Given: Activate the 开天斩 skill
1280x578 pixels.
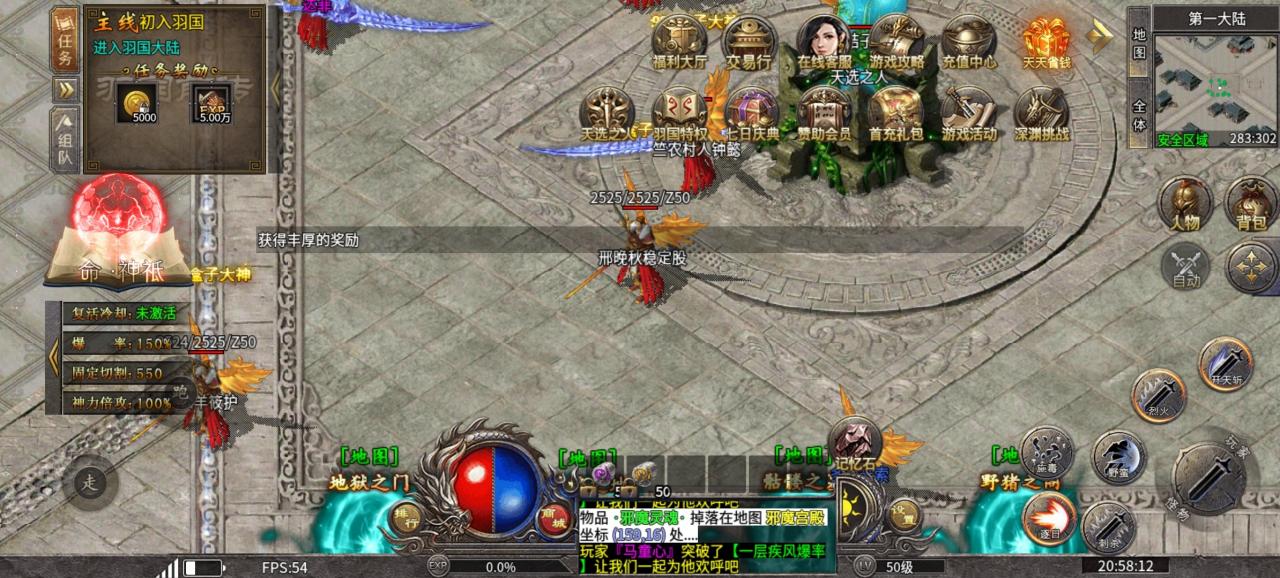Looking at the screenshot, I should (1225, 363).
